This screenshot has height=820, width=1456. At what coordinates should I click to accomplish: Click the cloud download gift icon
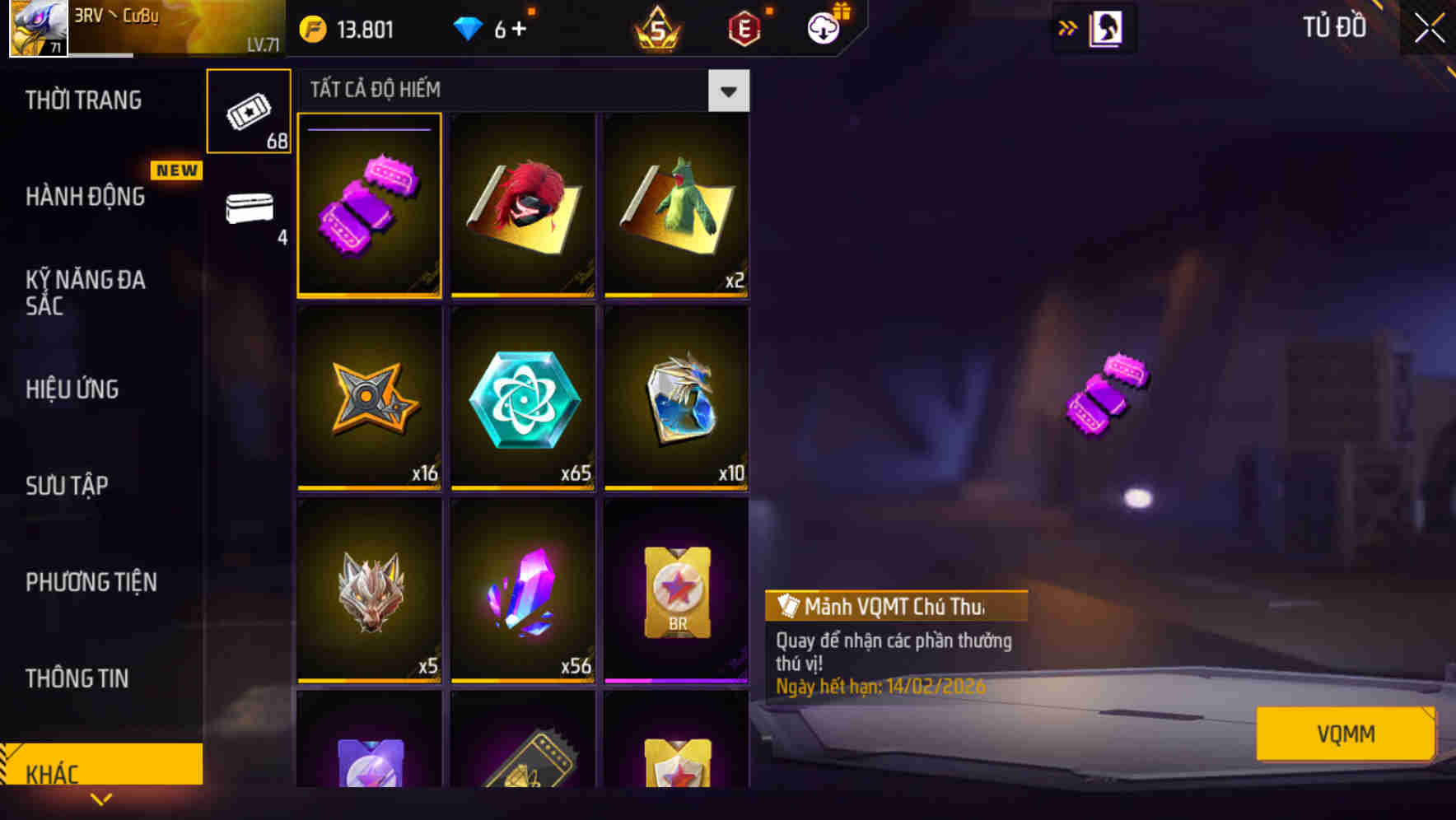coord(824,27)
